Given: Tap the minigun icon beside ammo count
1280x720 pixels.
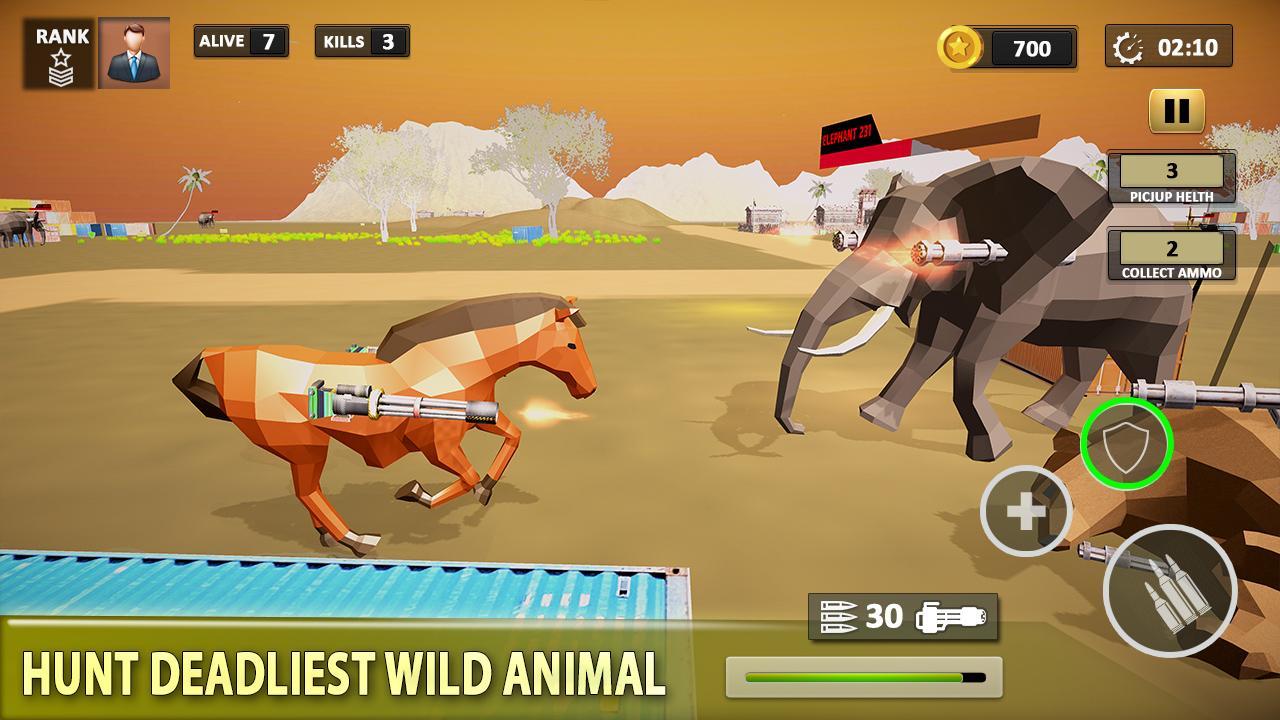Looking at the screenshot, I should (x=950, y=618).
